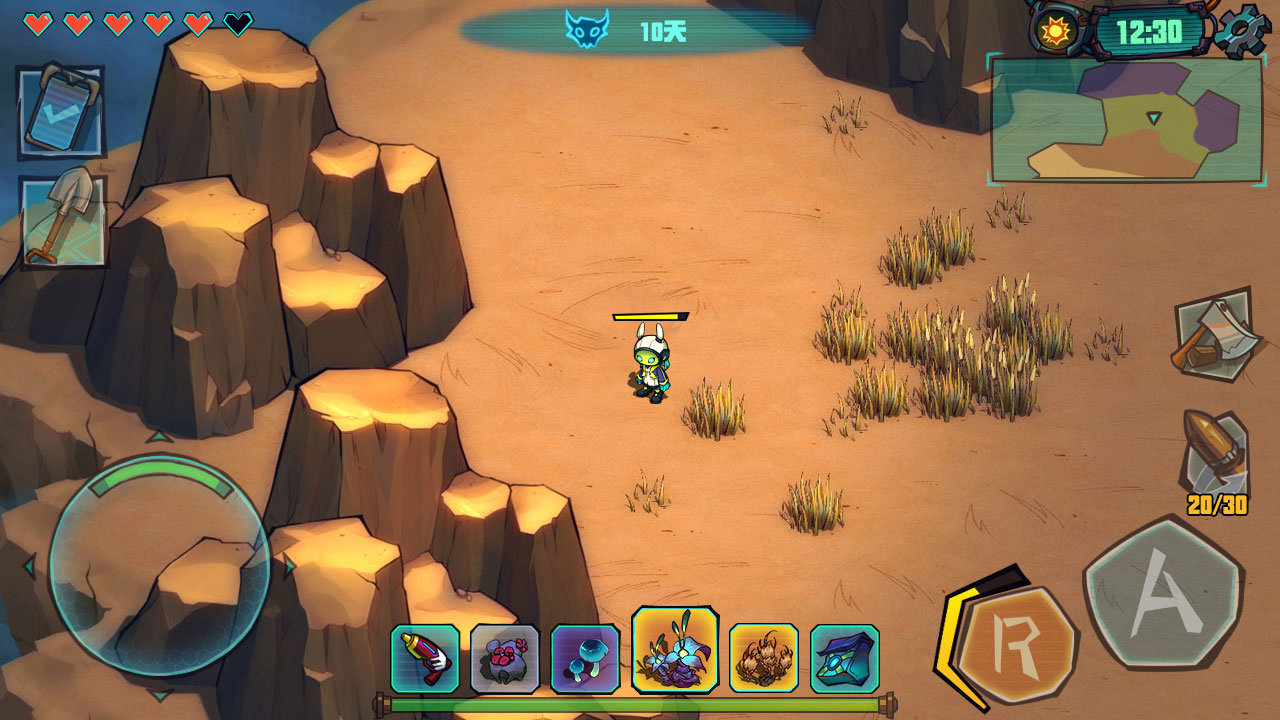Select the pink-spotted creature hotbar slot

coord(505,659)
